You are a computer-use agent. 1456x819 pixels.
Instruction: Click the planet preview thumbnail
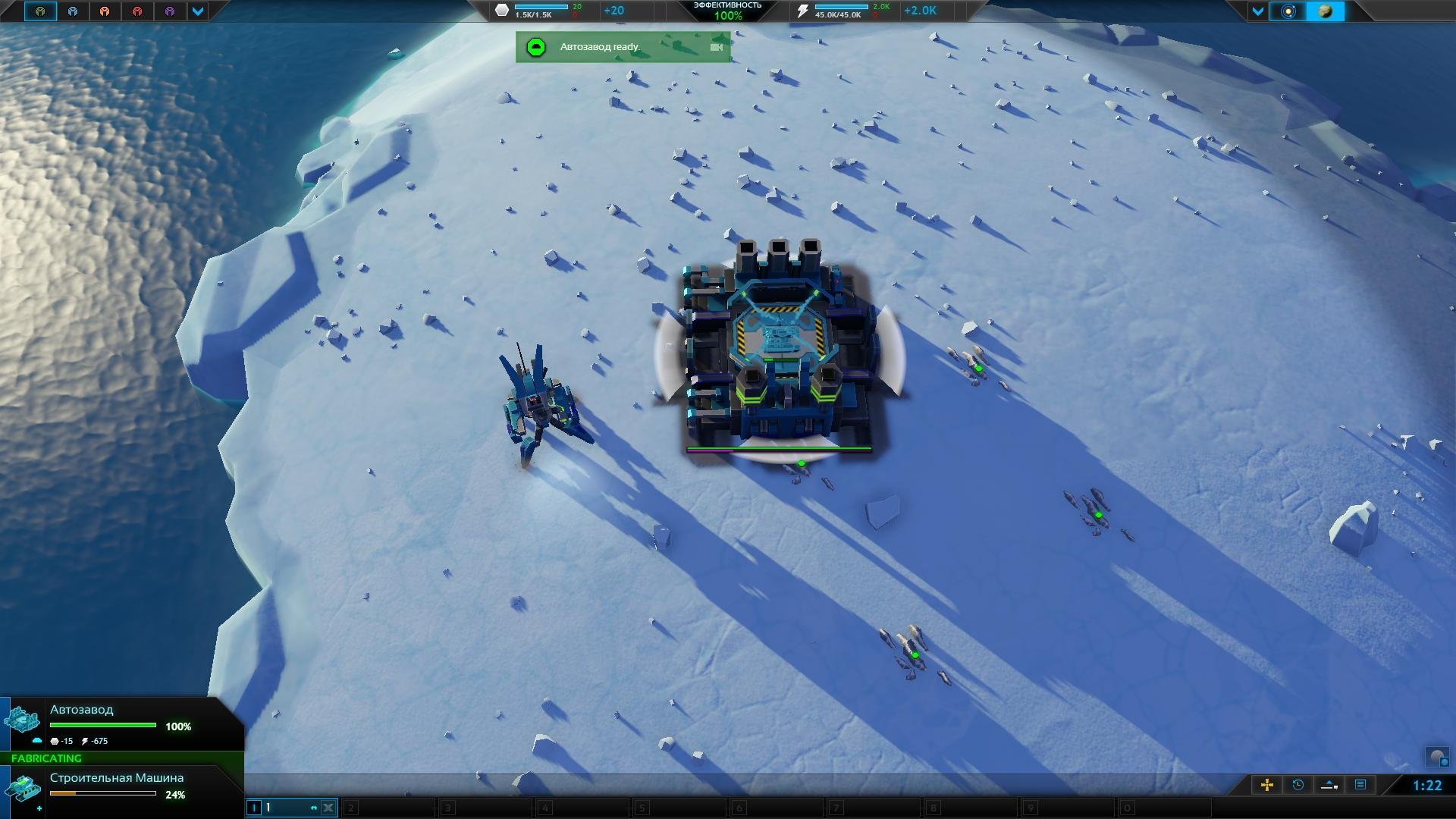[x=1437, y=756]
